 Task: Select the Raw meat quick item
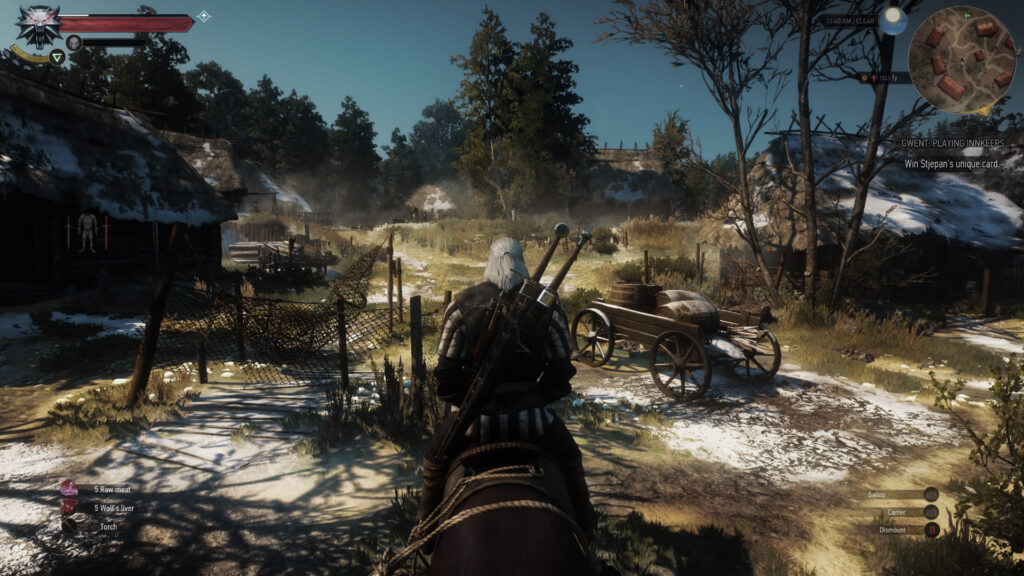(70, 489)
